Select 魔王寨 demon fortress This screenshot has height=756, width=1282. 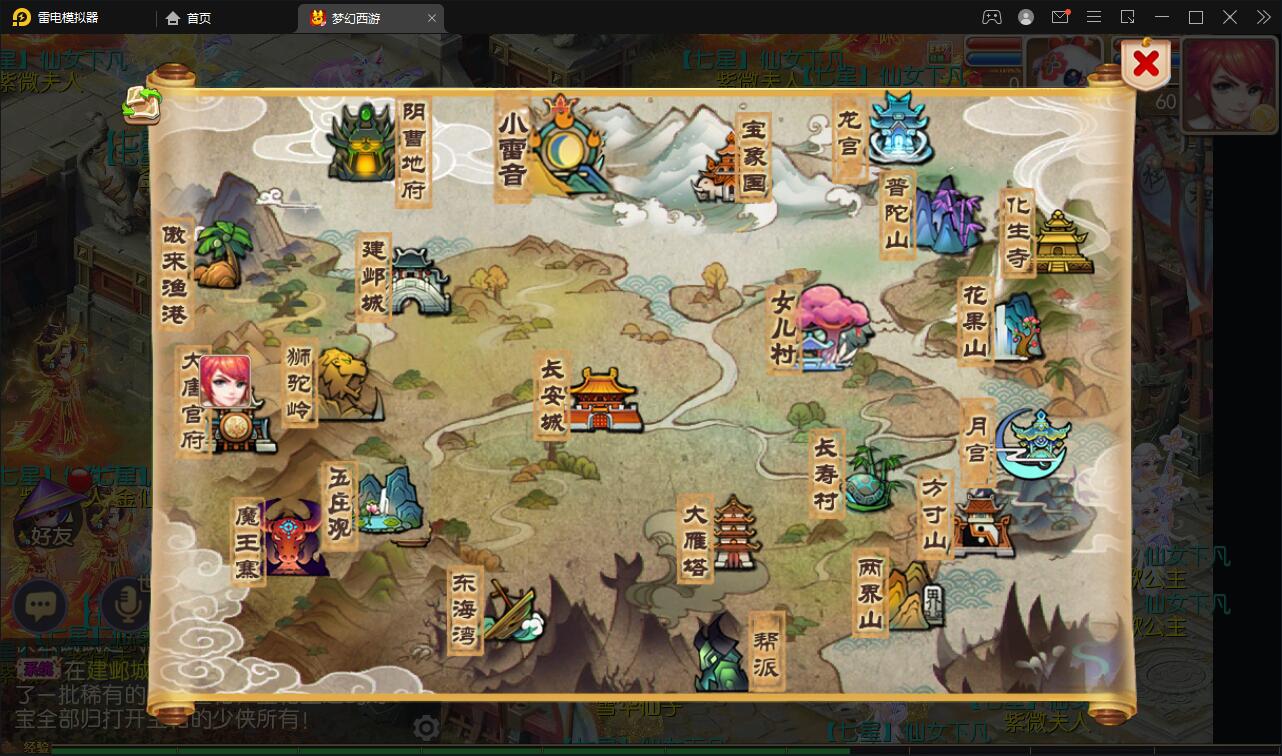tap(293, 539)
